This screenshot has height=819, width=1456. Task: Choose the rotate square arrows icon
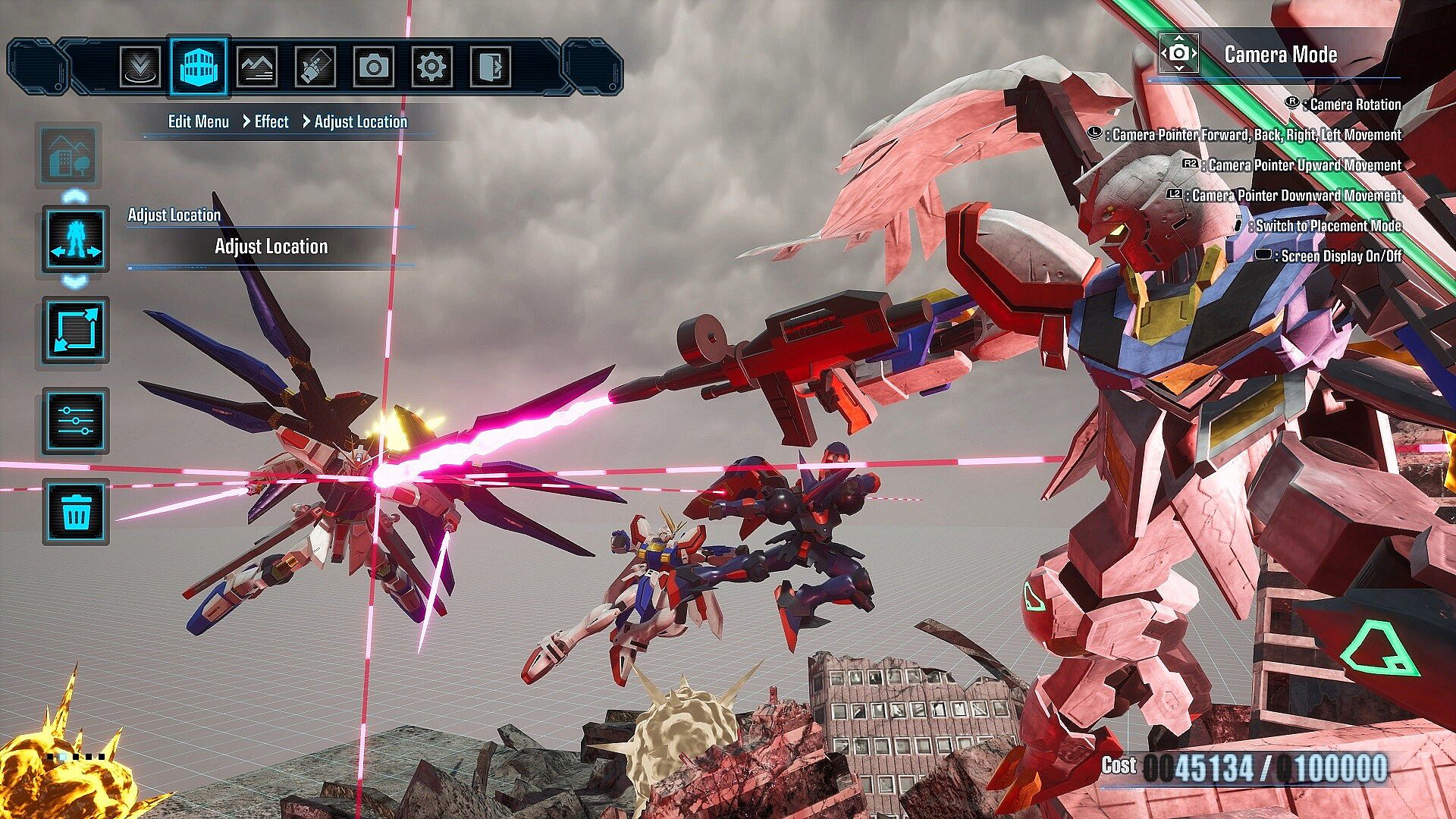tap(75, 331)
